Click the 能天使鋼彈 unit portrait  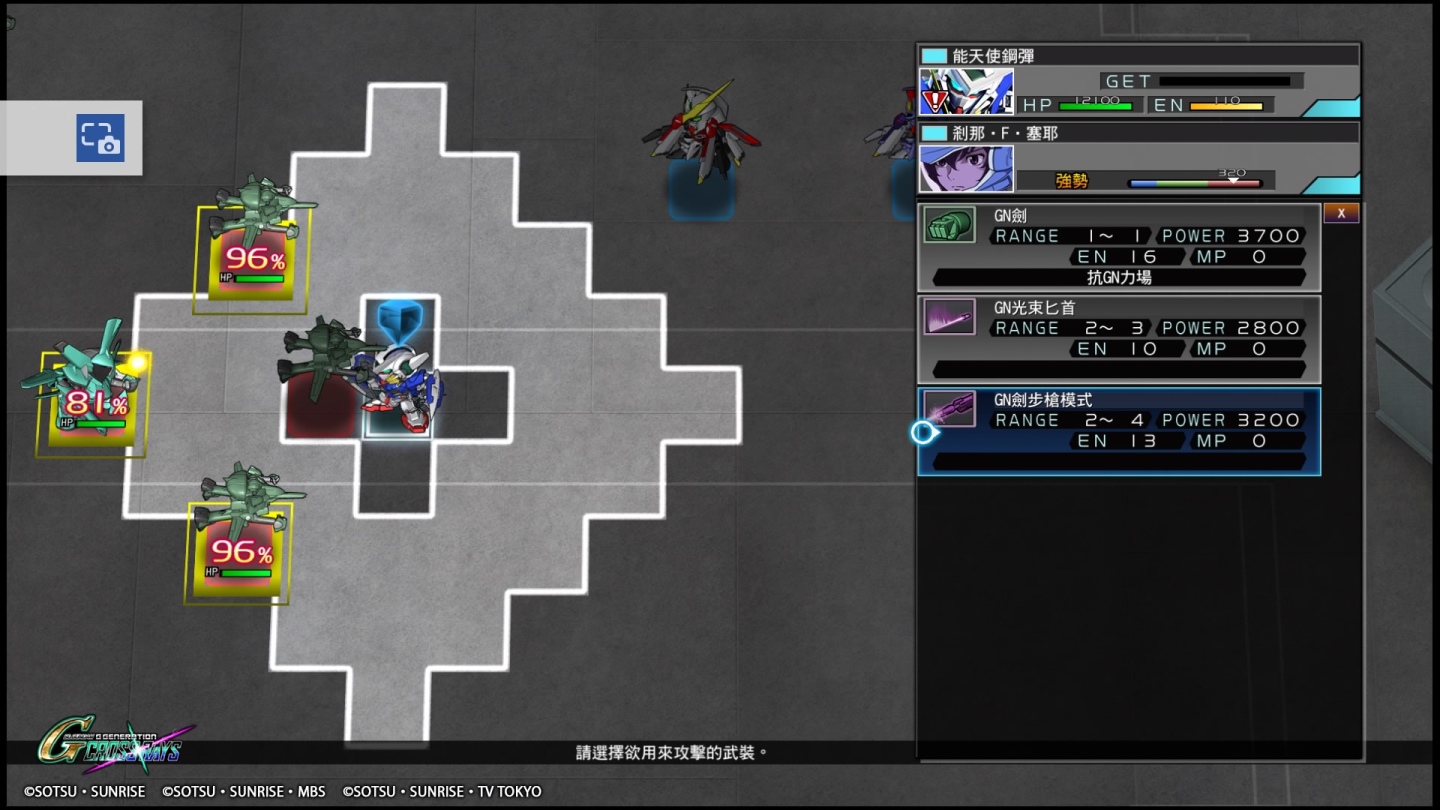tap(965, 90)
